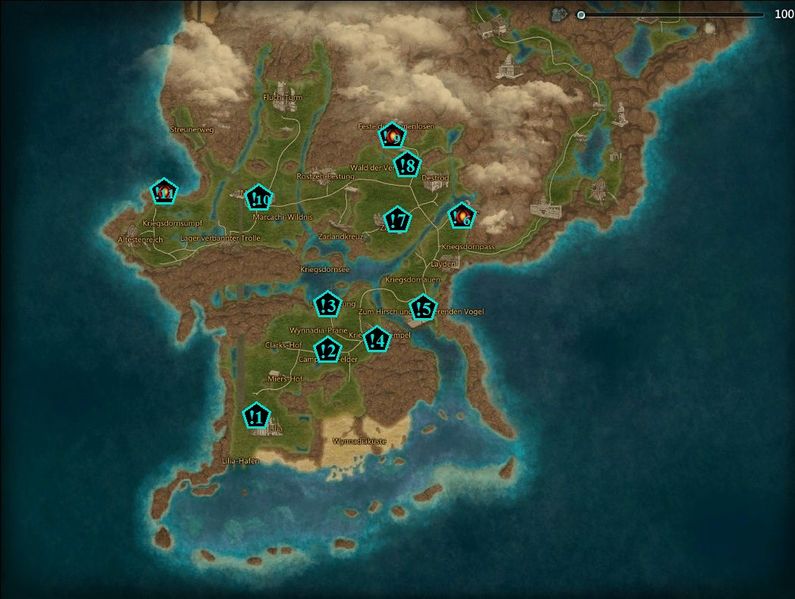The width and height of the screenshot is (795, 599).
Task: Select quest marker number 1
Action: [x=257, y=415]
